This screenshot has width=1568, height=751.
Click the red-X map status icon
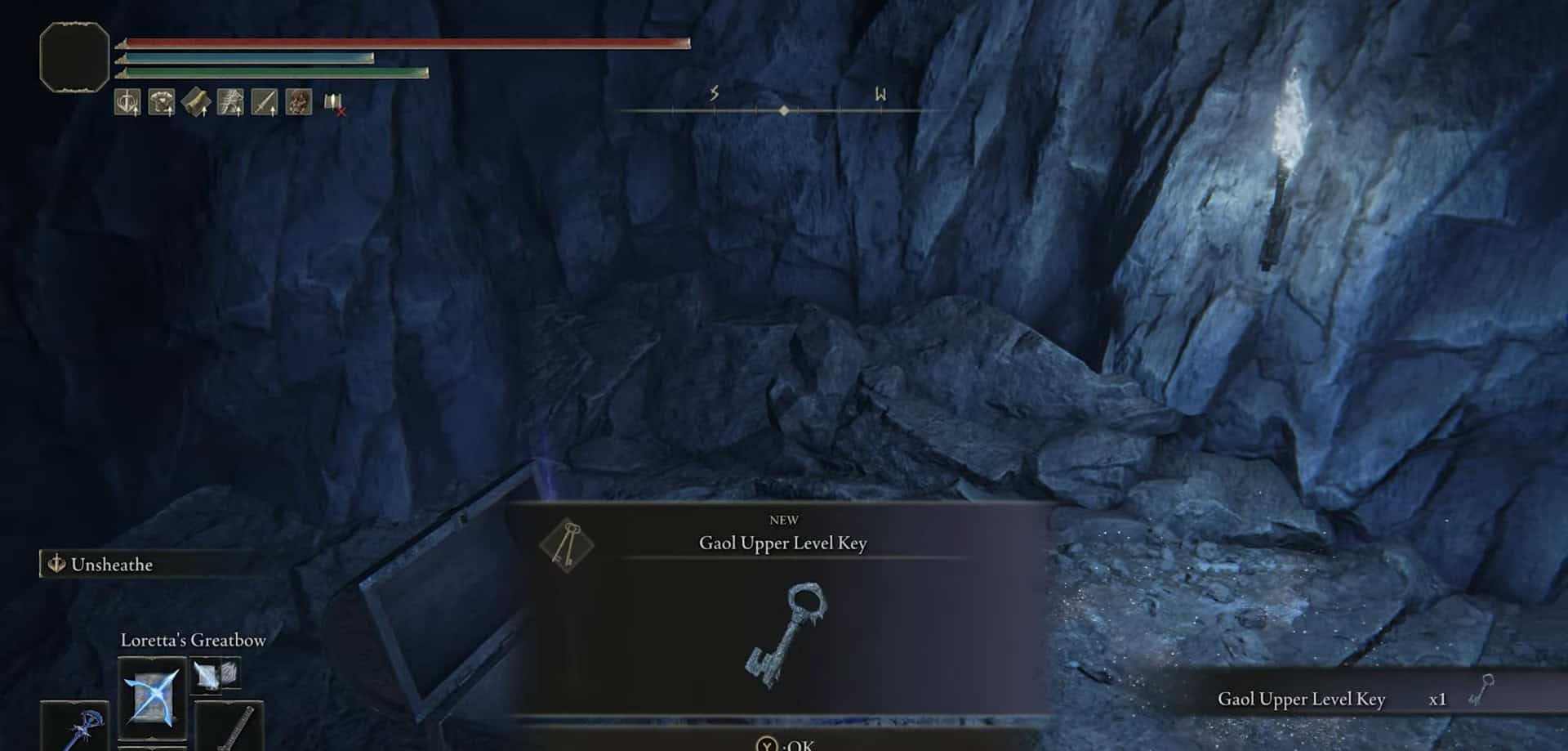[333, 103]
